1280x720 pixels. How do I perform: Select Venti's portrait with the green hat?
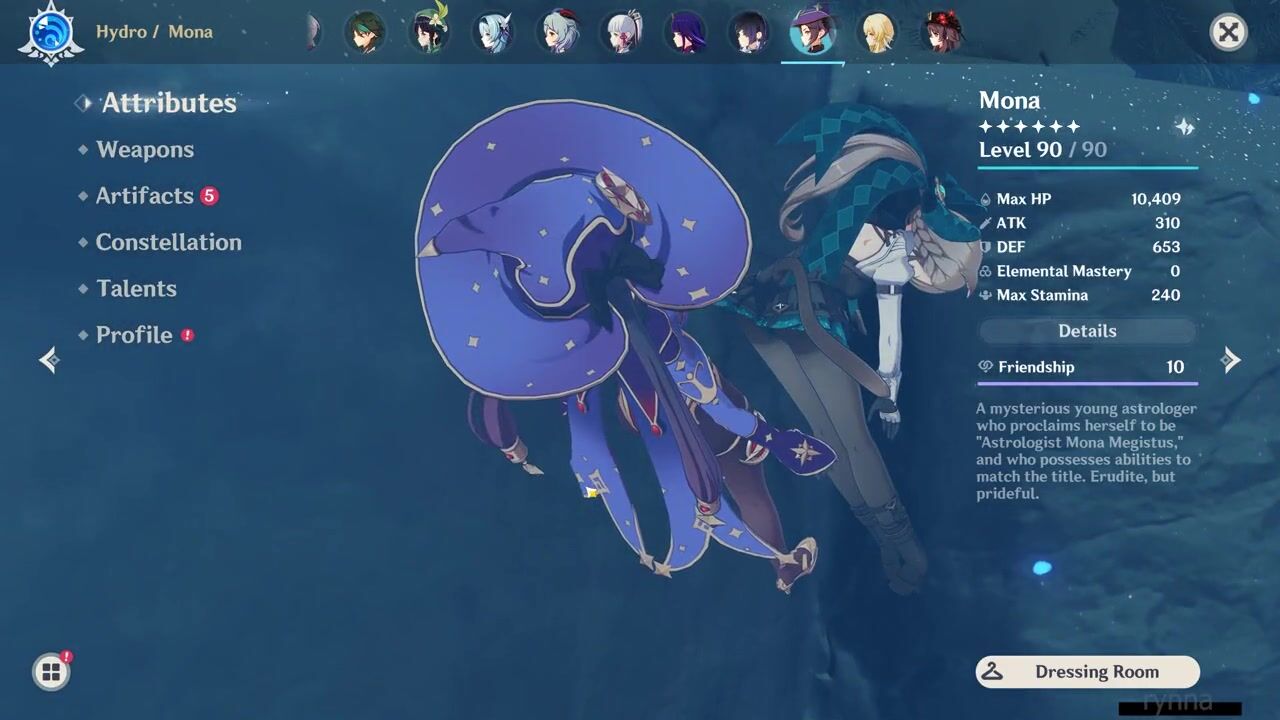tap(429, 32)
